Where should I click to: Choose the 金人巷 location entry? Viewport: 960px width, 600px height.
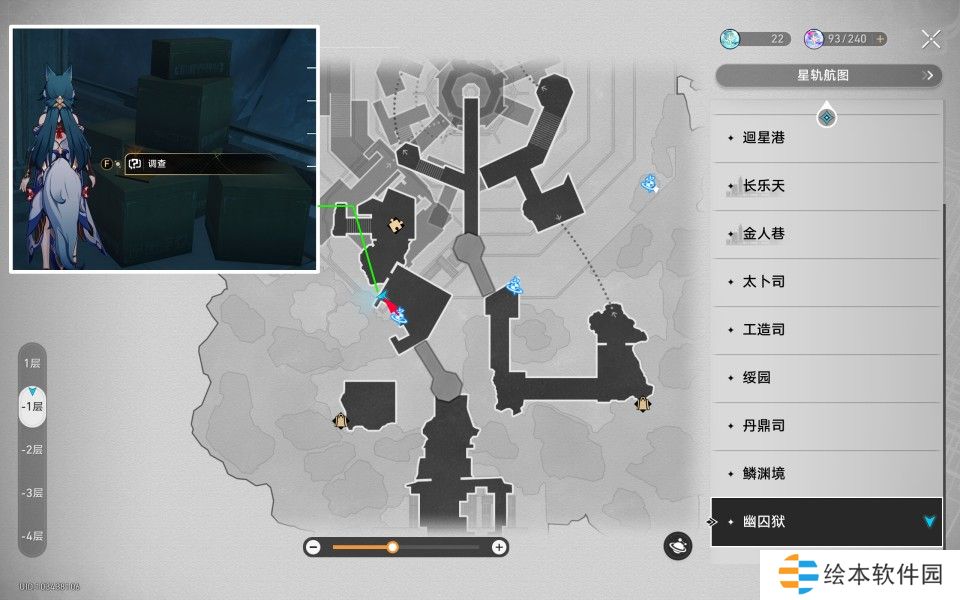point(826,234)
